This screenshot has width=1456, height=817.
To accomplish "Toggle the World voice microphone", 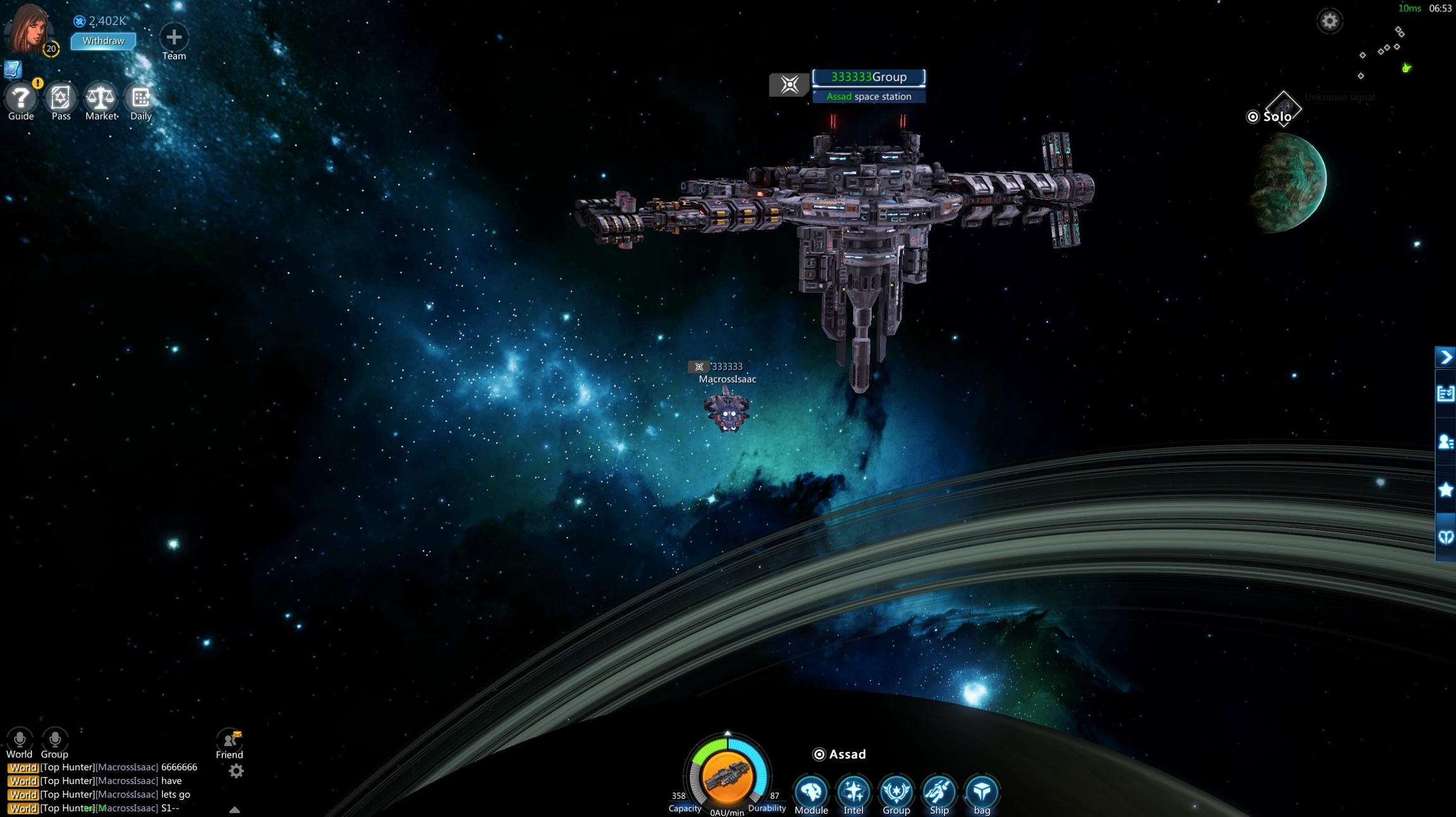I will click(x=20, y=739).
